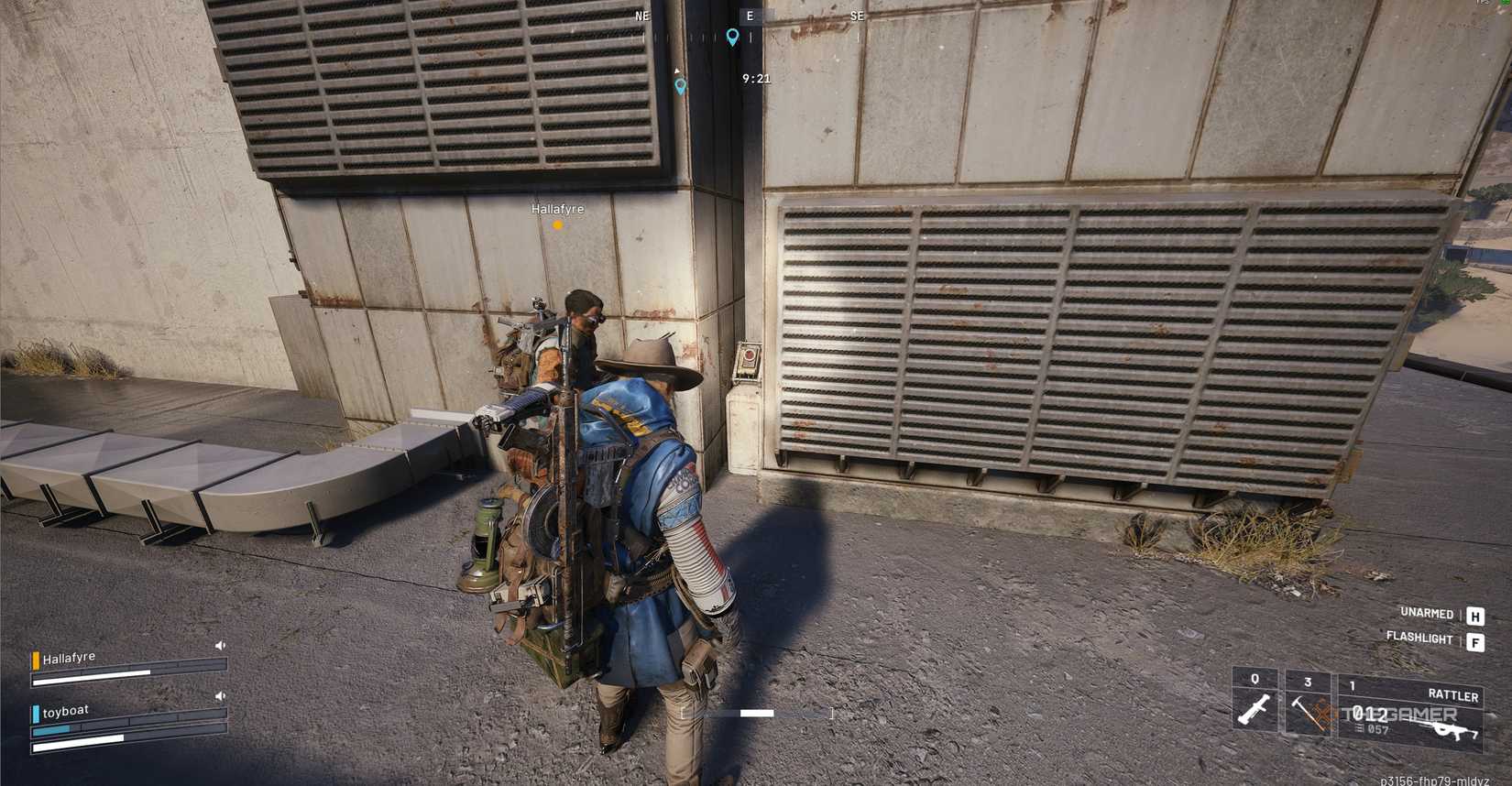Toggle Hallafyre's yellow nameplate marker
Viewport: 1512px width, 786px height.
coord(556,223)
